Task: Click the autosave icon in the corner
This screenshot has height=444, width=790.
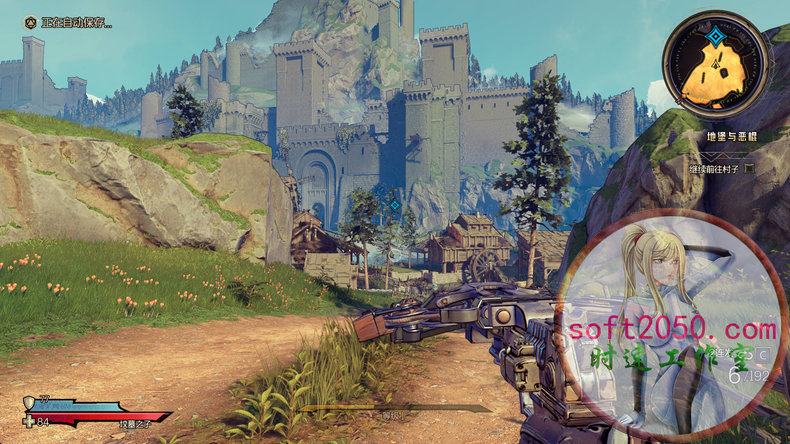Action: tap(30, 22)
